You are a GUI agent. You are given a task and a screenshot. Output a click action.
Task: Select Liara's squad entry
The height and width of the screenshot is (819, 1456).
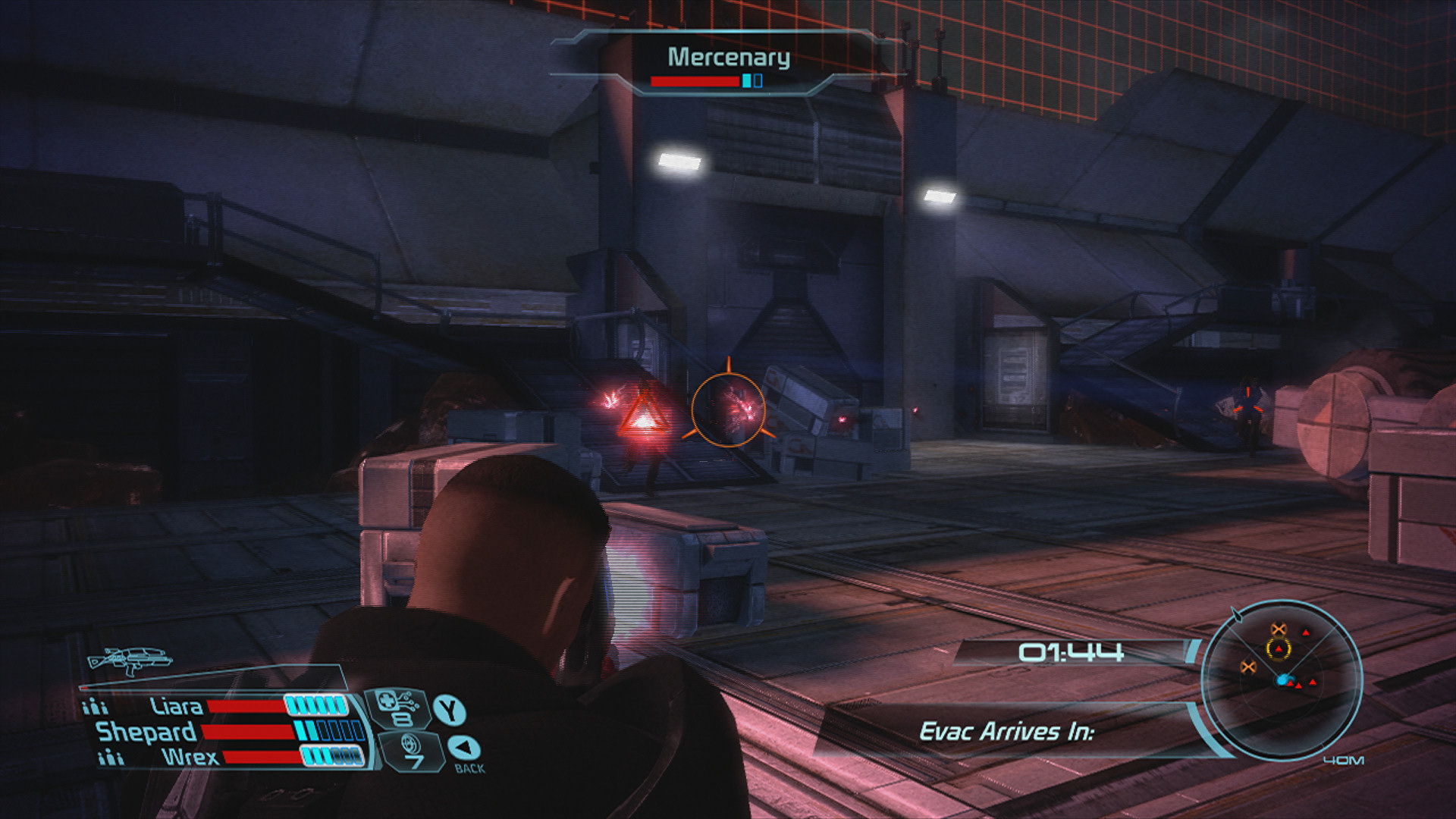click(x=176, y=707)
